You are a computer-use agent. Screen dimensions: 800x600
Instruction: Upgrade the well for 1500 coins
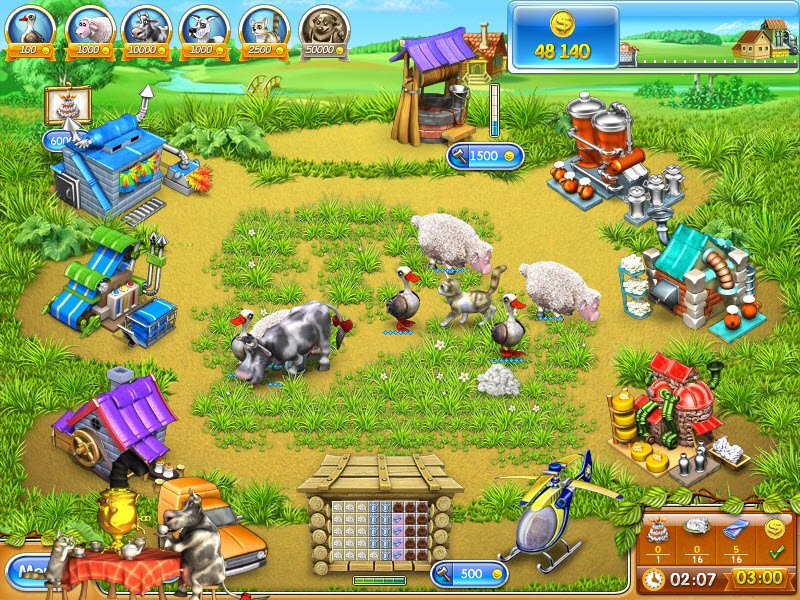[x=485, y=156]
